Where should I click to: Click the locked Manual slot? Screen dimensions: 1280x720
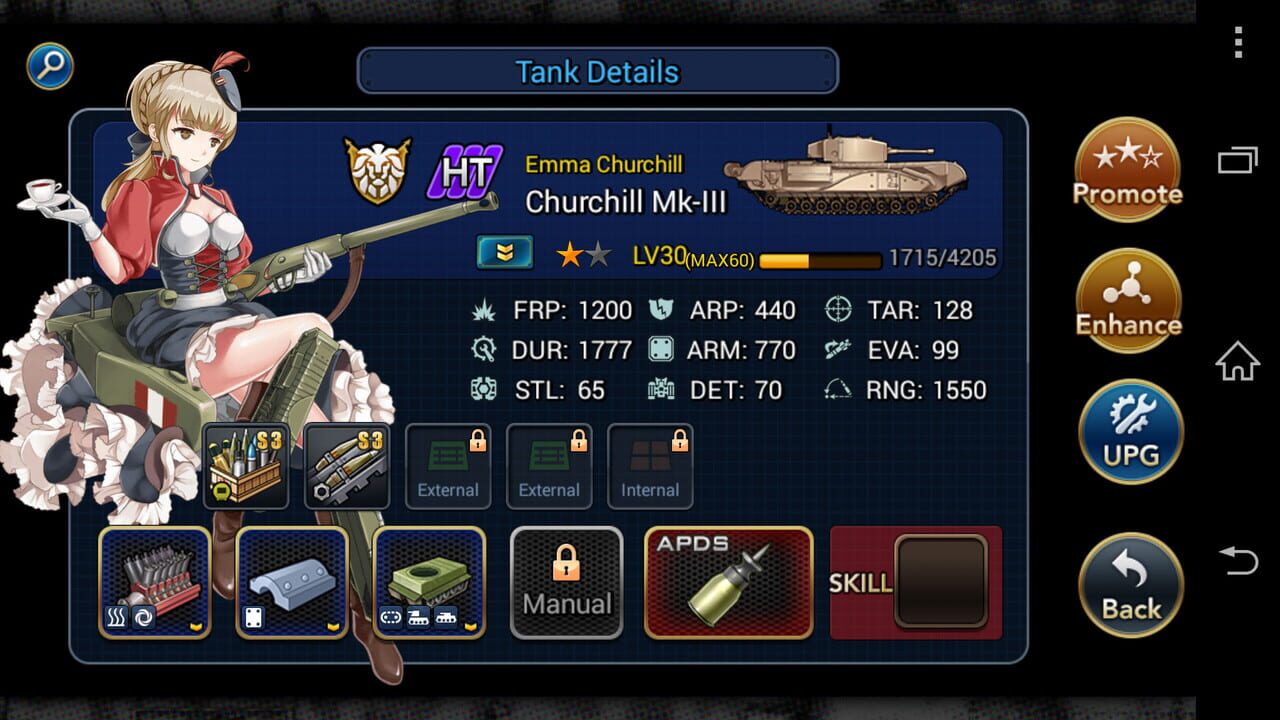[x=566, y=581]
